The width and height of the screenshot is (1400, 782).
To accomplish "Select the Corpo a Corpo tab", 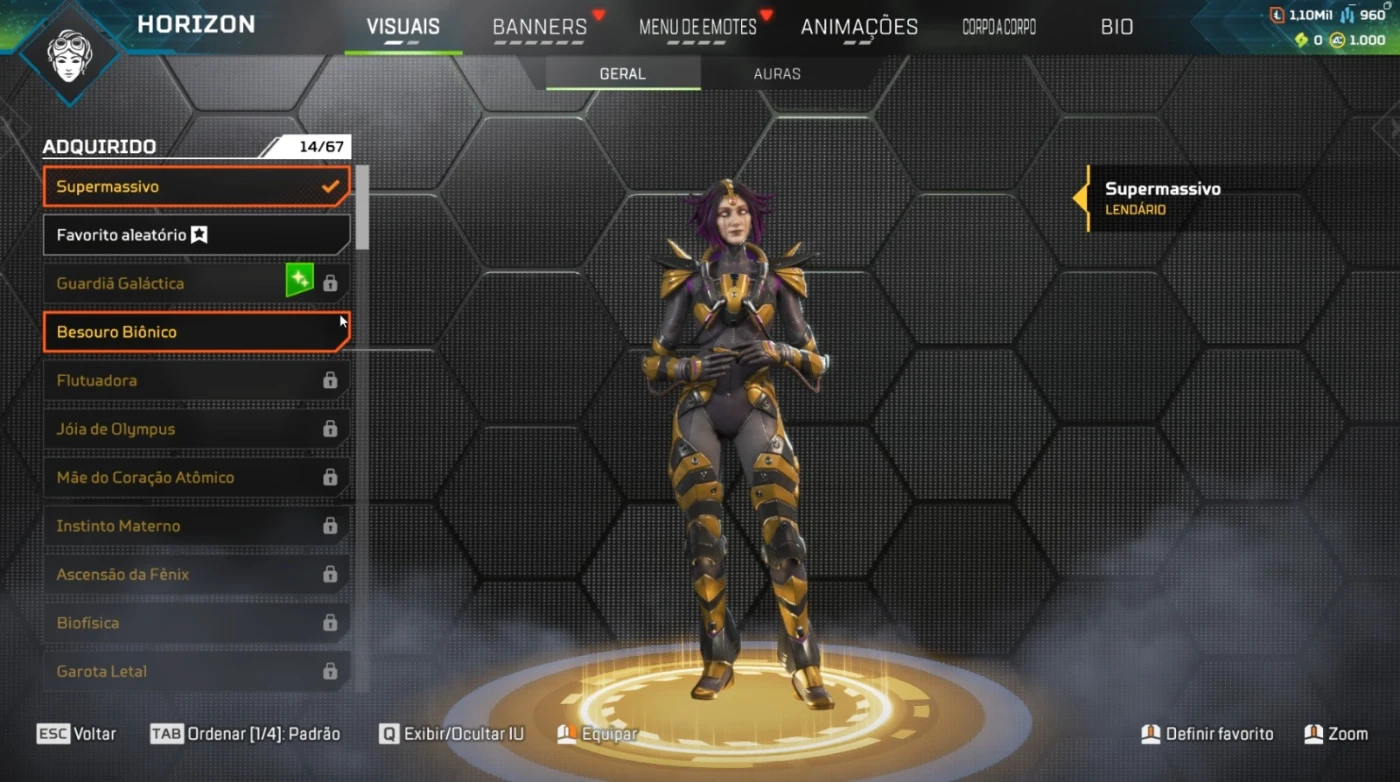I will [x=998, y=27].
